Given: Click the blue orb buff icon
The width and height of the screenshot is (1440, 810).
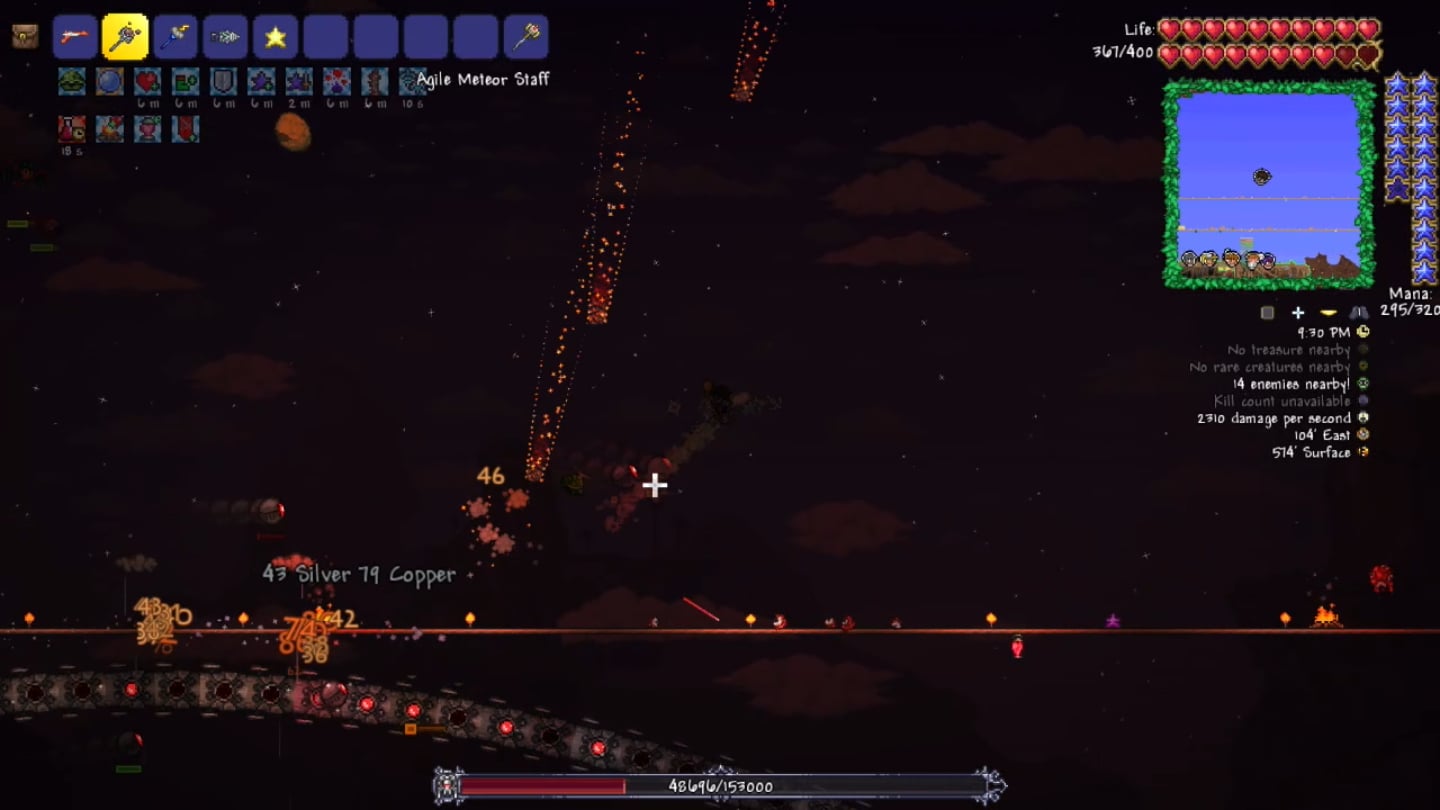Looking at the screenshot, I should point(110,81).
